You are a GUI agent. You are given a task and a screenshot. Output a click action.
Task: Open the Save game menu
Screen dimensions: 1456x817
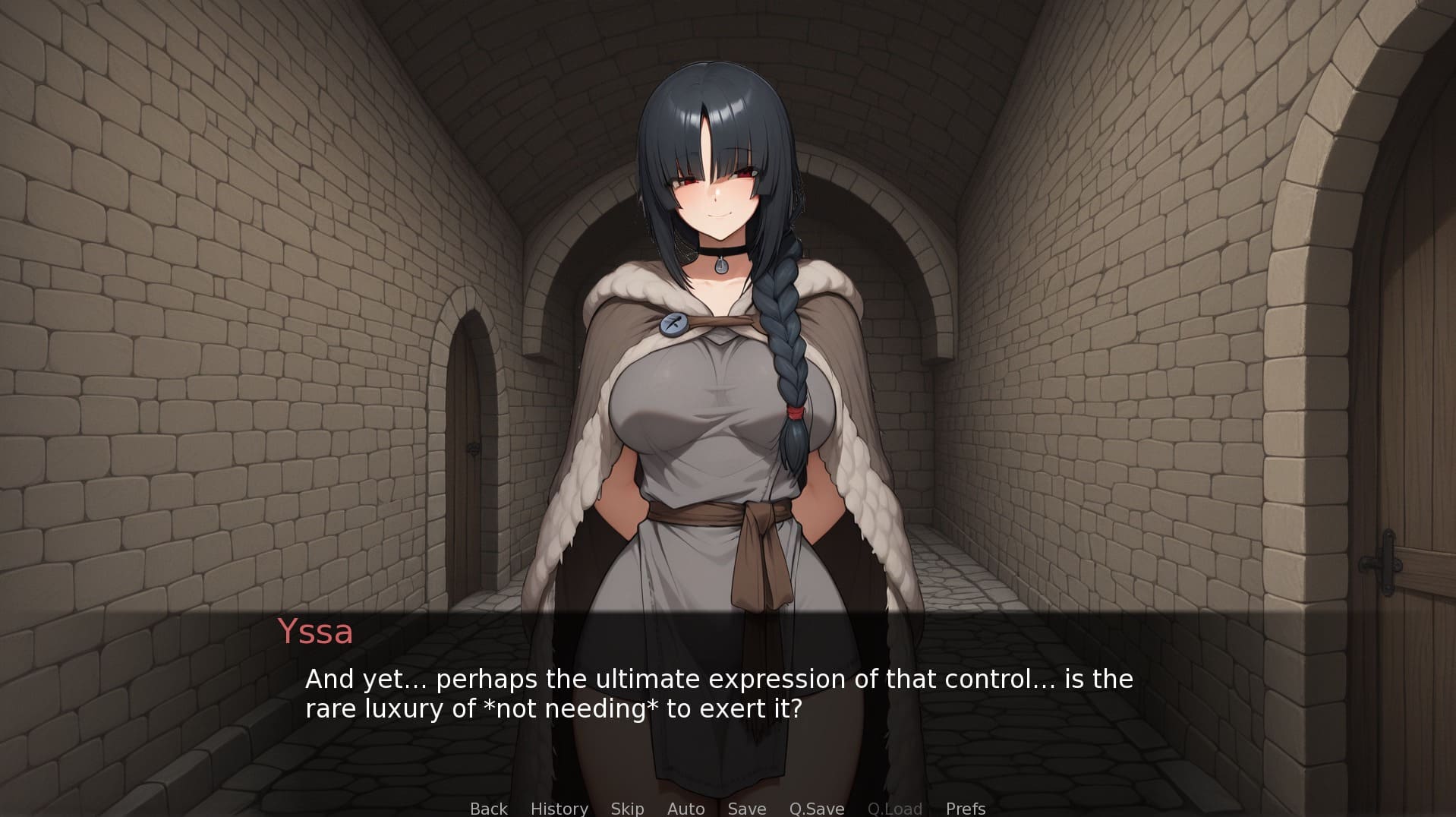[x=747, y=809]
